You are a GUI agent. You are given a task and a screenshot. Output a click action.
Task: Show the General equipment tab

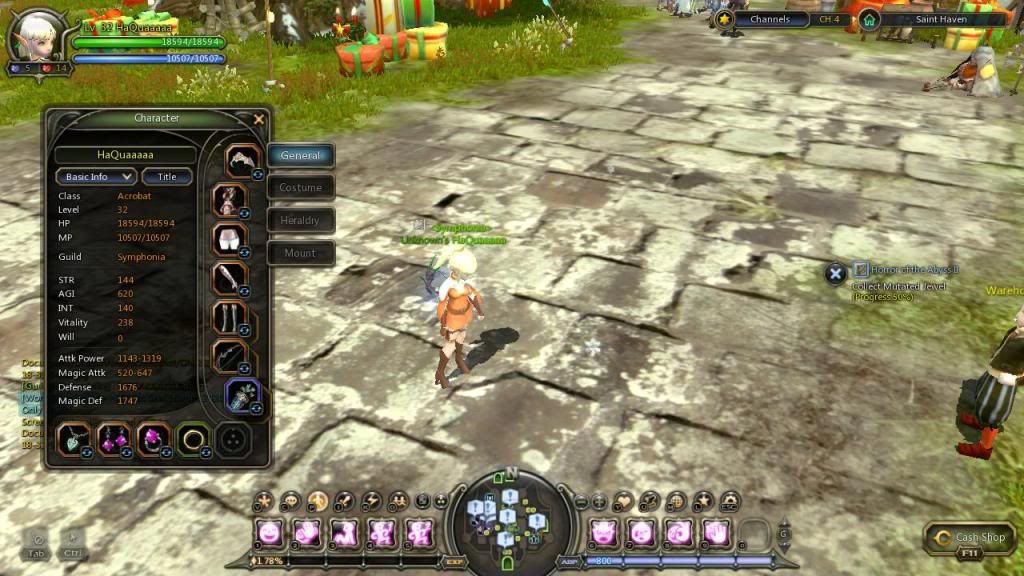(x=300, y=156)
